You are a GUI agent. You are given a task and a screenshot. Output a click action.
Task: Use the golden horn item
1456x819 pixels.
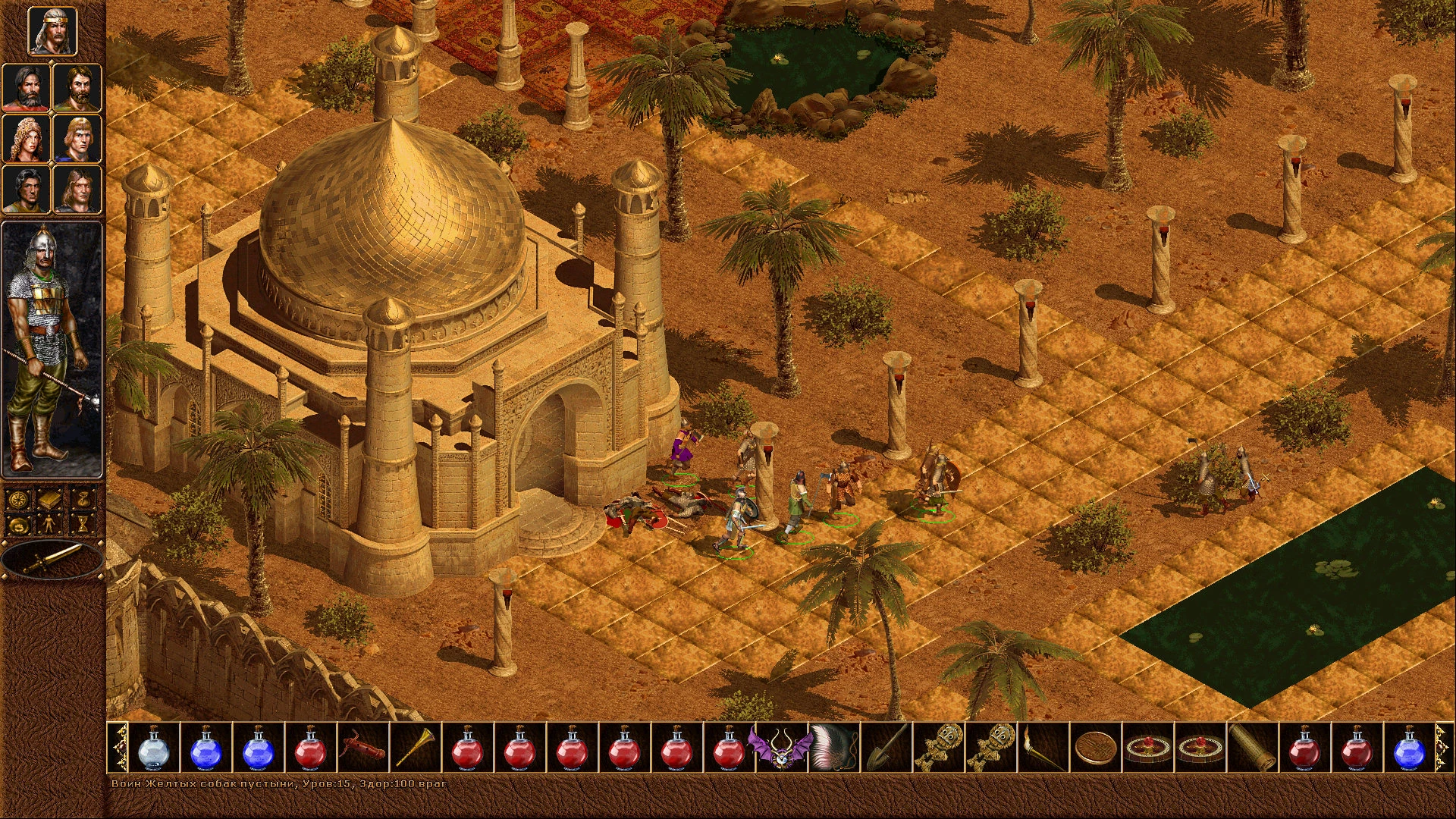(415, 748)
